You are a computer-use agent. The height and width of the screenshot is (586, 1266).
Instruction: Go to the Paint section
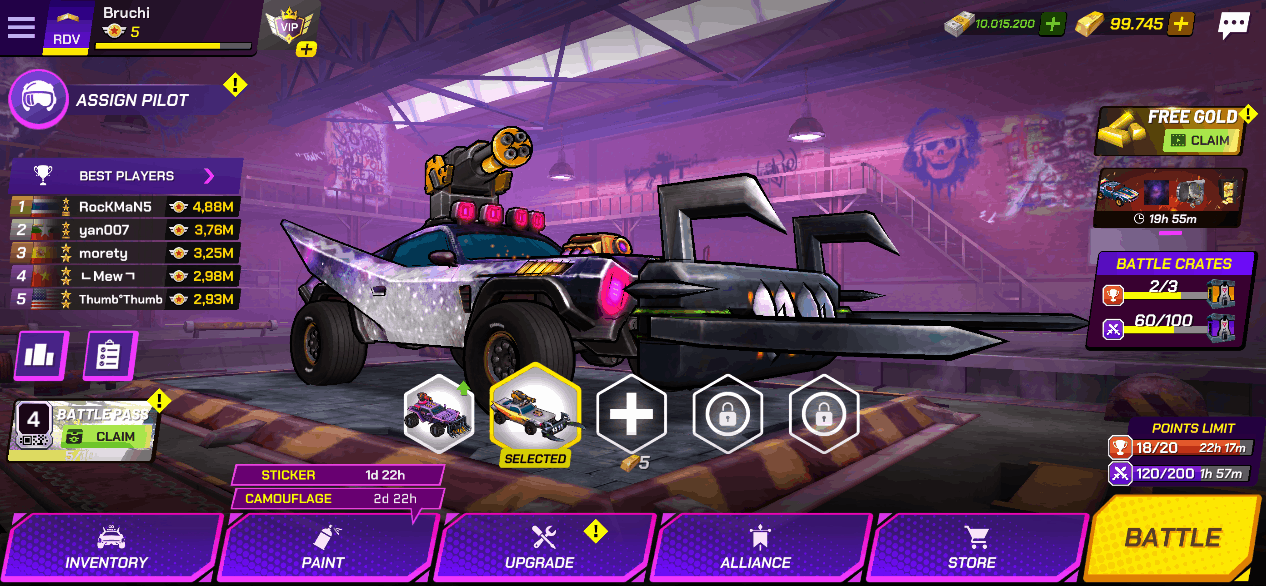[x=323, y=548]
